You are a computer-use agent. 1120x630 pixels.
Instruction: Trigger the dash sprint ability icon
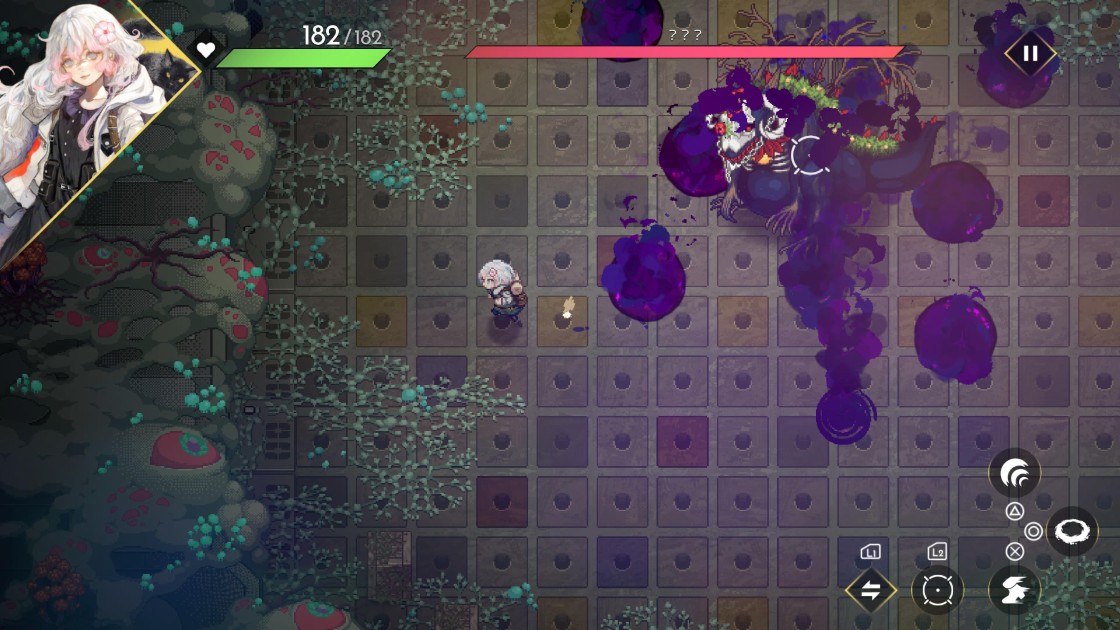pyautogui.click(x=1014, y=590)
